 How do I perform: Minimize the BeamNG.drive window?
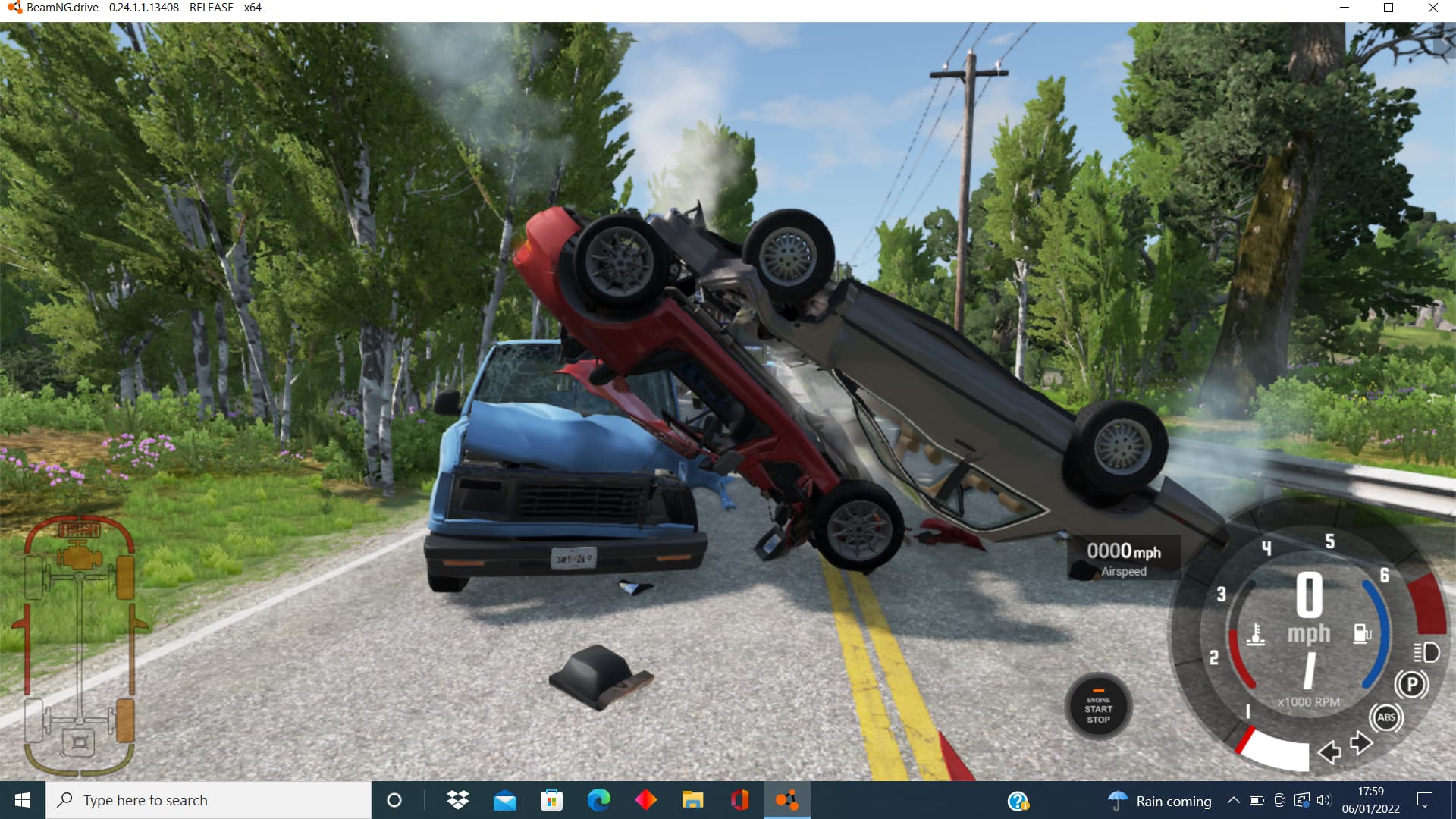click(x=1345, y=8)
